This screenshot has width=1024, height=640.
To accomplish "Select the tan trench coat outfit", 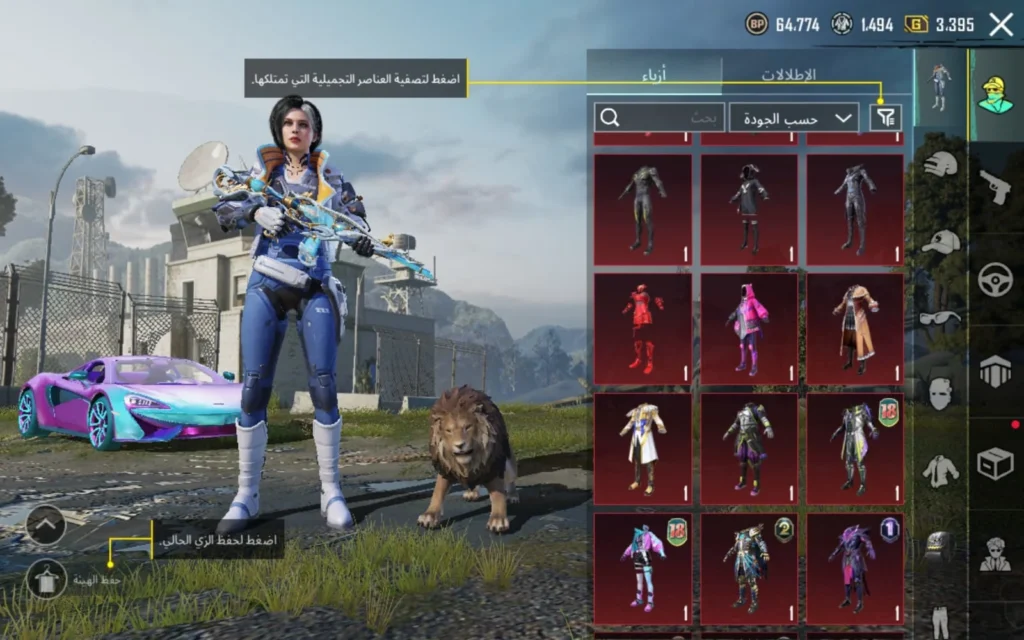I will 855,328.
